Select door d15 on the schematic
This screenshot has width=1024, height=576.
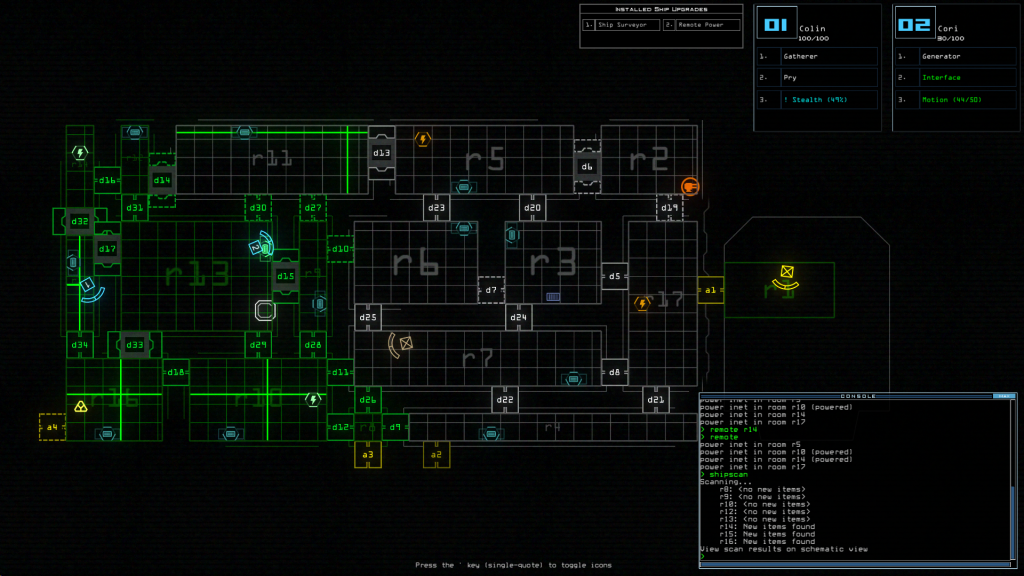[286, 276]
